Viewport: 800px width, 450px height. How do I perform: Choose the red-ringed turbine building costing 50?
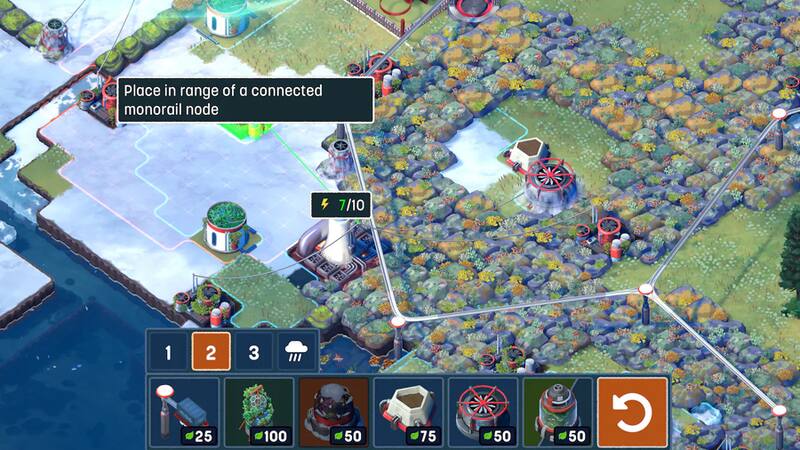coord(483,411)
